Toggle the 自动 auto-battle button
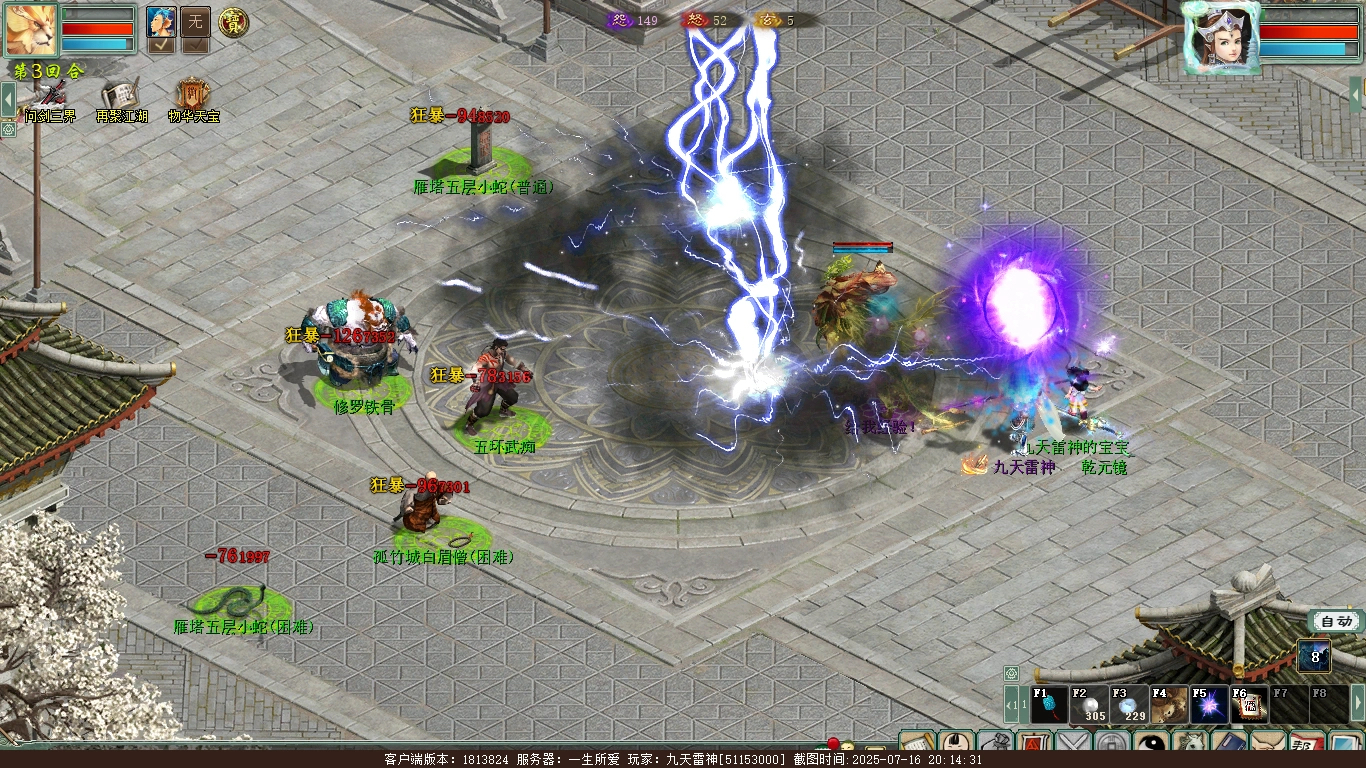 pyautogui.click(x=1336, y=621)
